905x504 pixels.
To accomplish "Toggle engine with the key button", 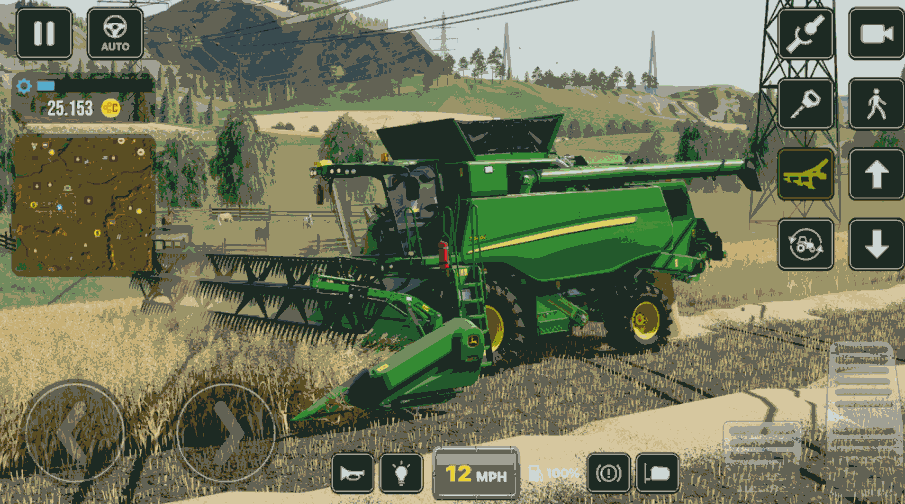I will 806,104.
